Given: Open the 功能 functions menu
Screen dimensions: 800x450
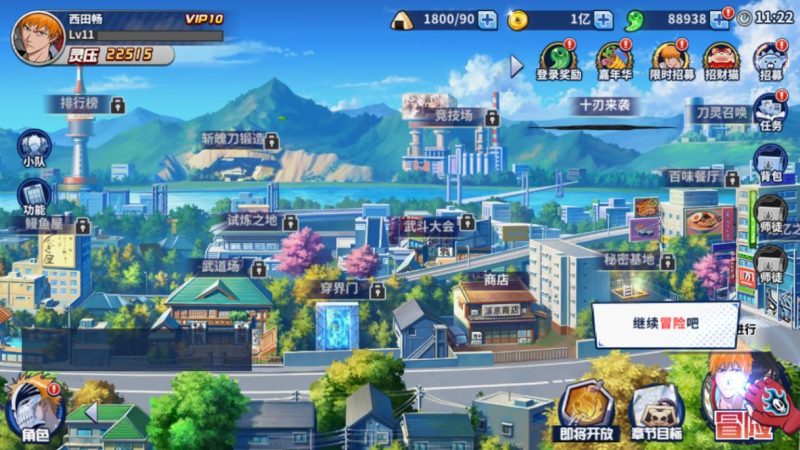Looking at the screenshot, I should (x=33, y=197).
